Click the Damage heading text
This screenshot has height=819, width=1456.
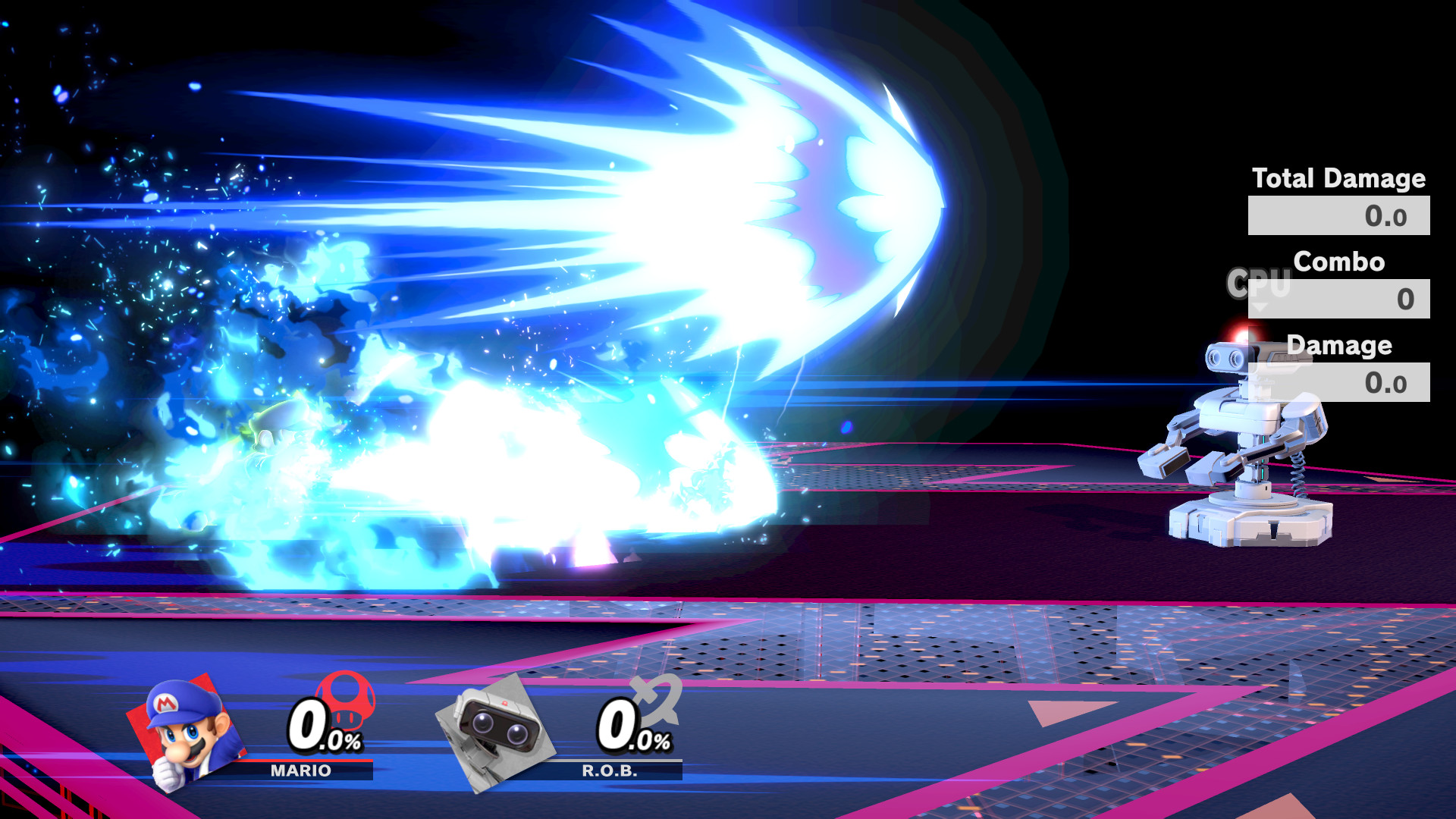1339,346
